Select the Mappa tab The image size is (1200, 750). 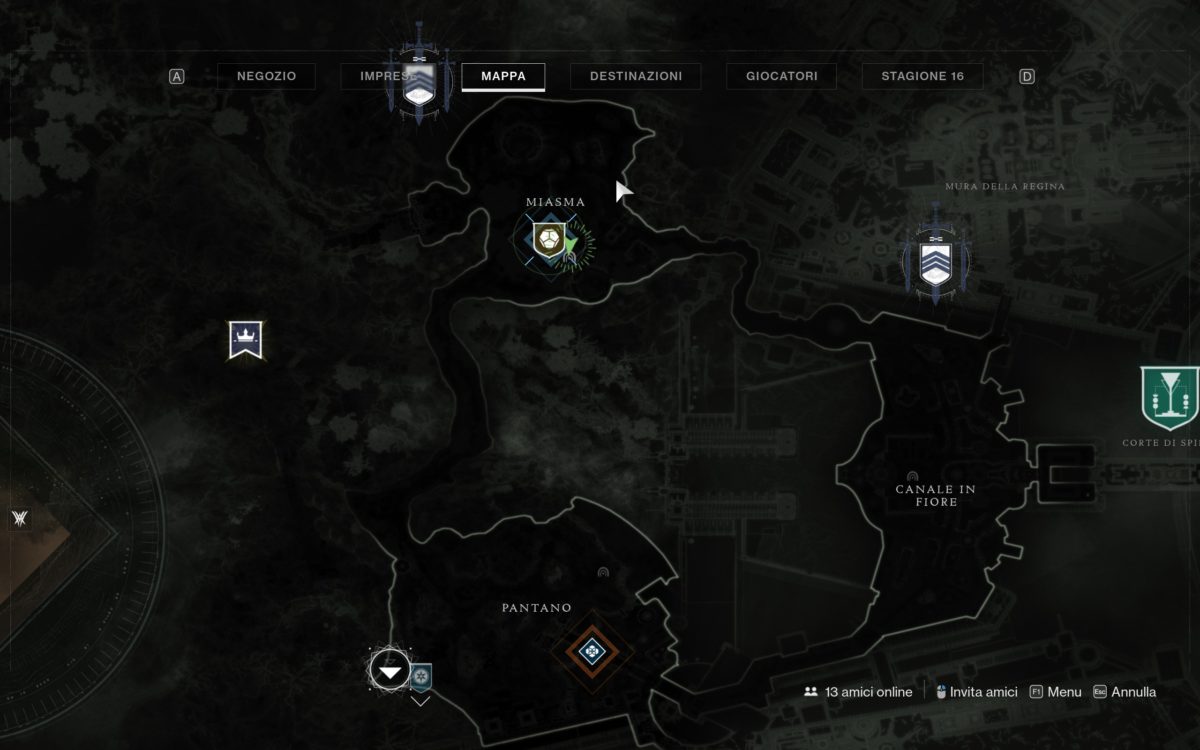(x=503, y=76)
